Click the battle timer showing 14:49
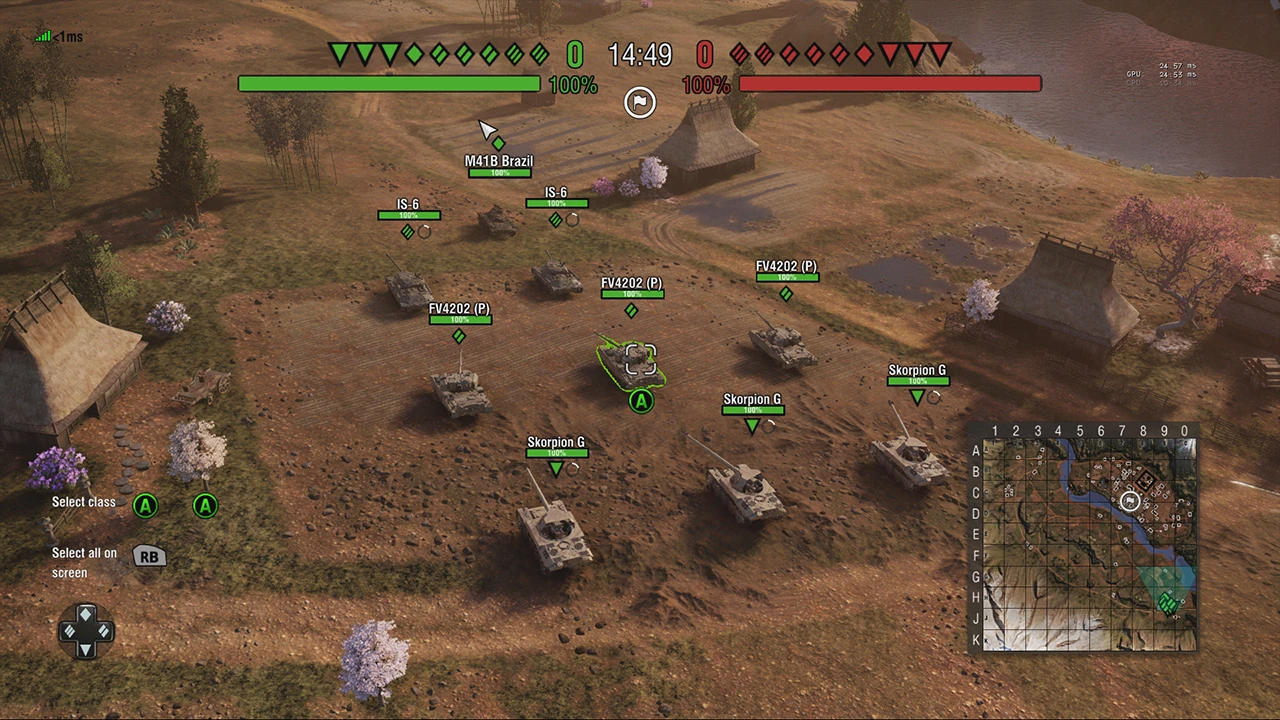The height and width of the screenshot is (720, 1280). pyautogui.click(x=640, y=55)
